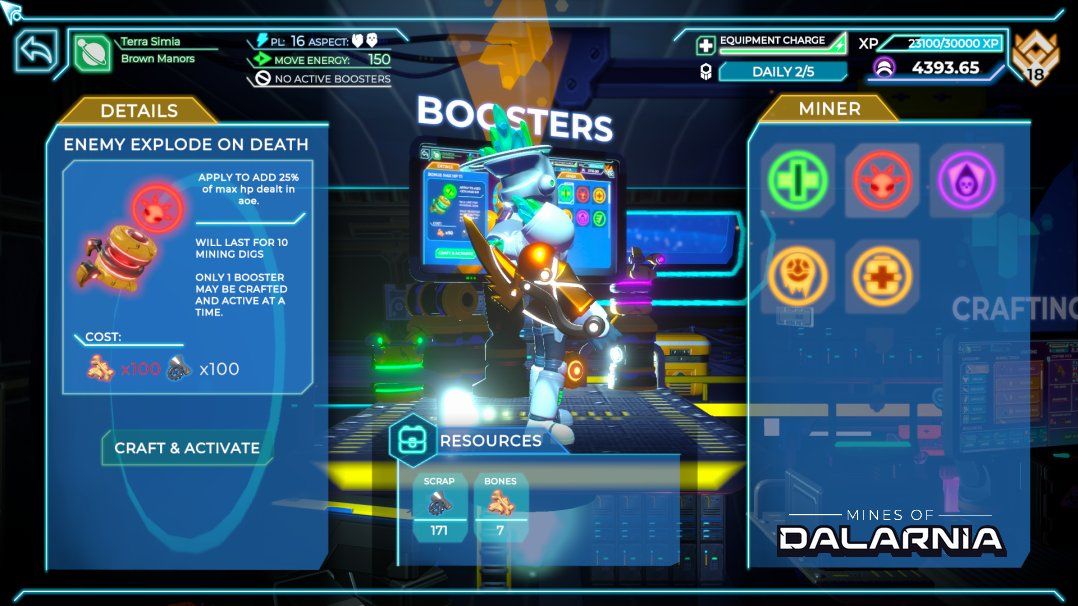This screenshot has width=1078, height=606.
Task: Open the Miner tab
Action: click(830, 109)
